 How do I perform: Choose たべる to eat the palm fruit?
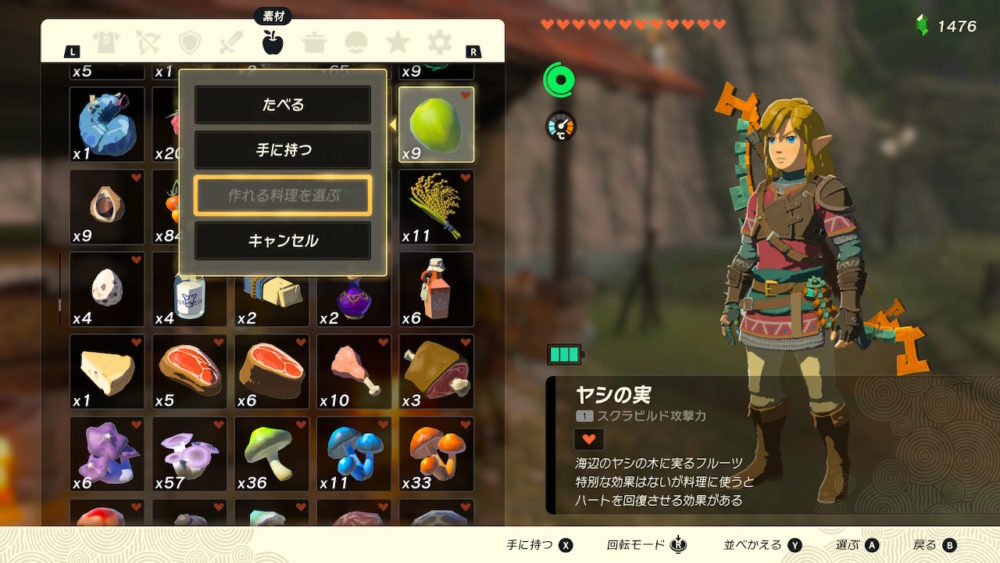click(282, 105)
